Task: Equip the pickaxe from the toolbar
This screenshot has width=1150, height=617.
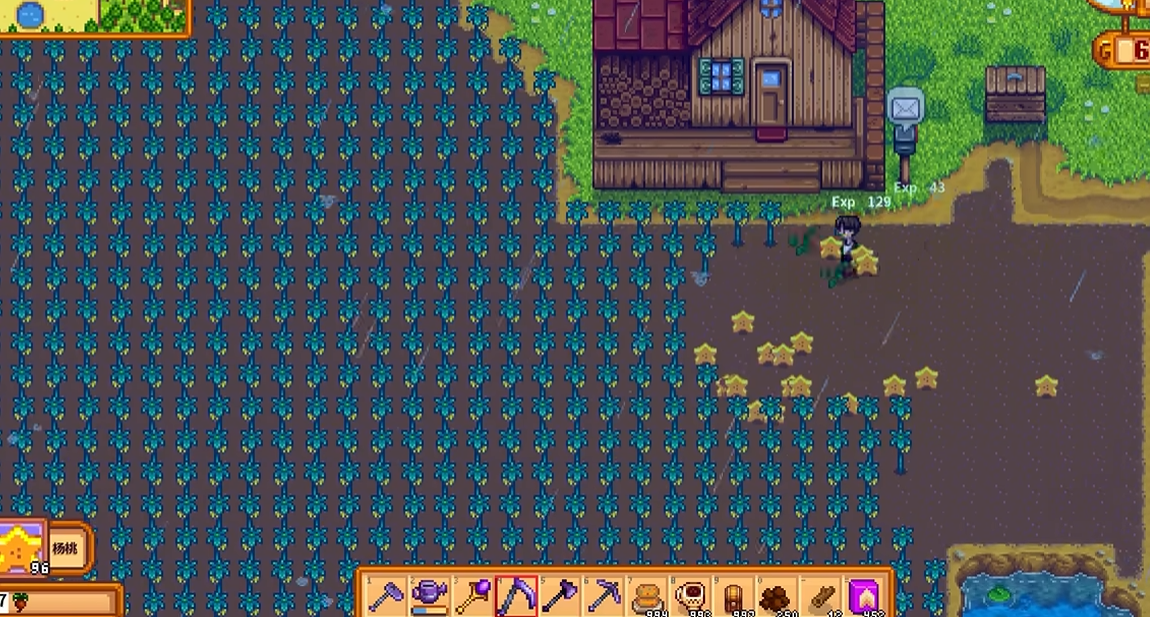Action: [603, 596]
